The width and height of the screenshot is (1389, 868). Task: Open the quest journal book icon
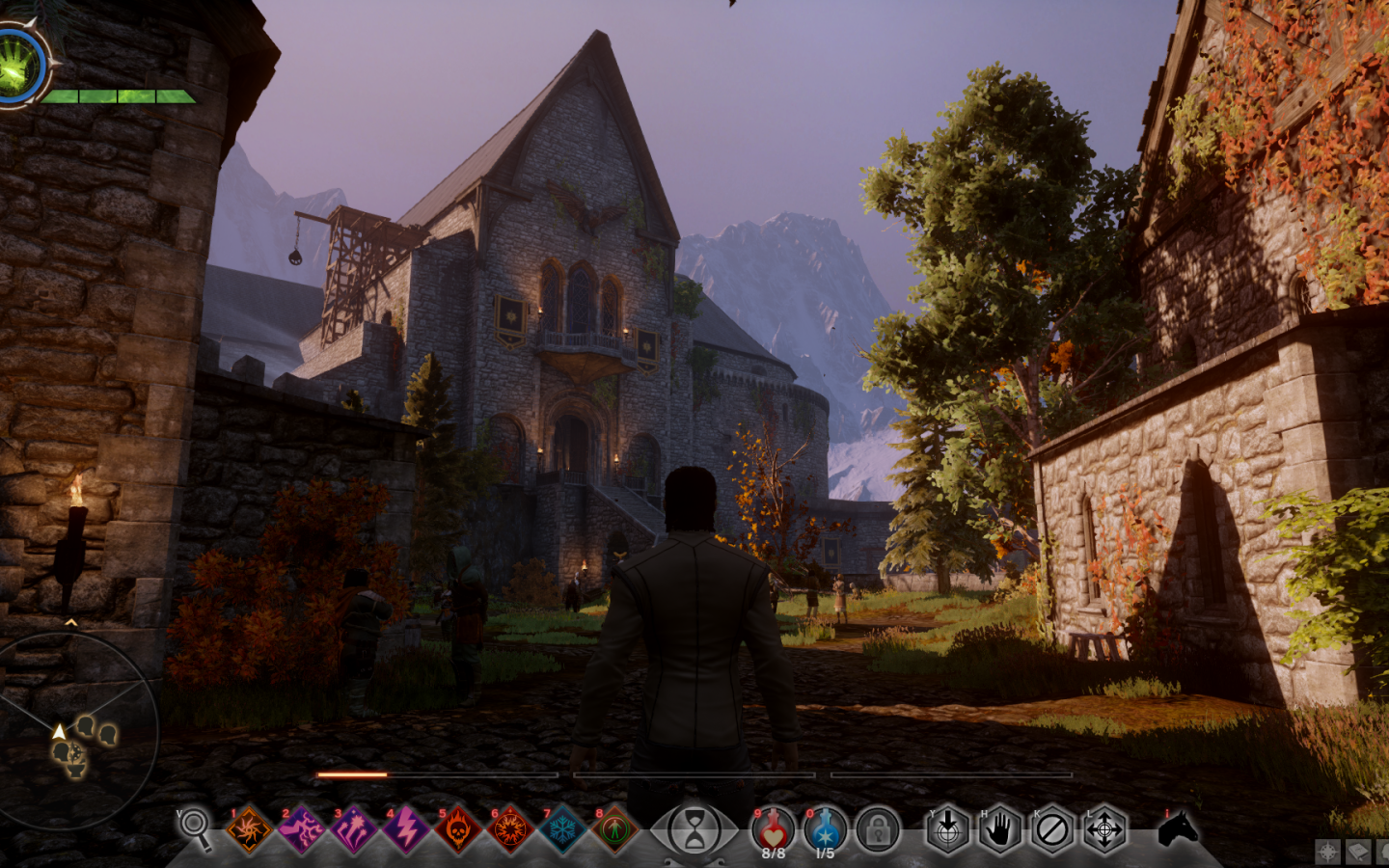point(1358,852)
